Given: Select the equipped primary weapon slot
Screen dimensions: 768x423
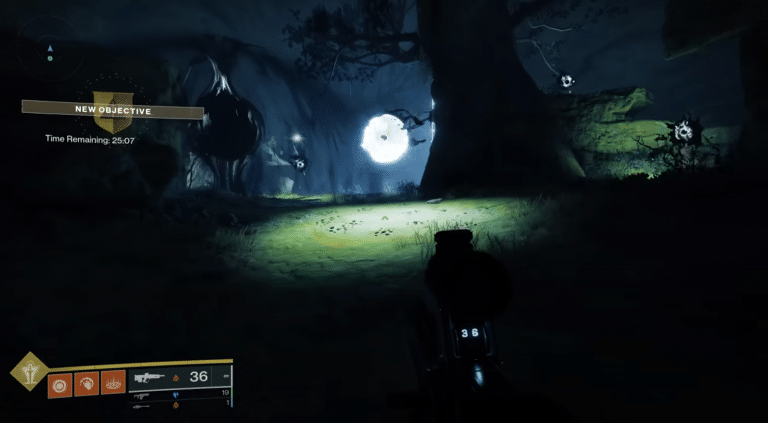Looking at the screenshot, I should 180,377.
